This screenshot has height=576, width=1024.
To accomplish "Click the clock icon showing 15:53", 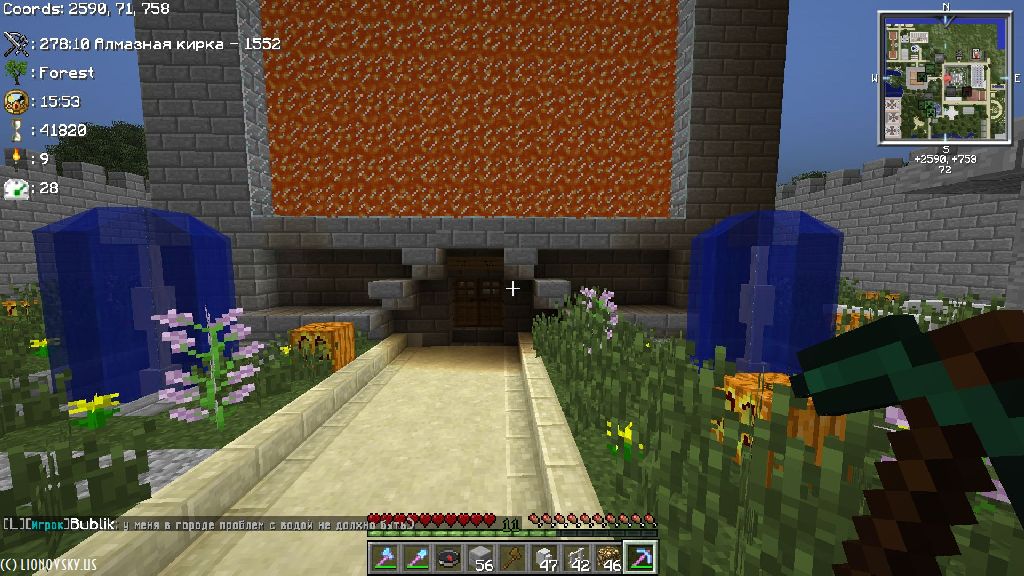I will tap(17, 101).
